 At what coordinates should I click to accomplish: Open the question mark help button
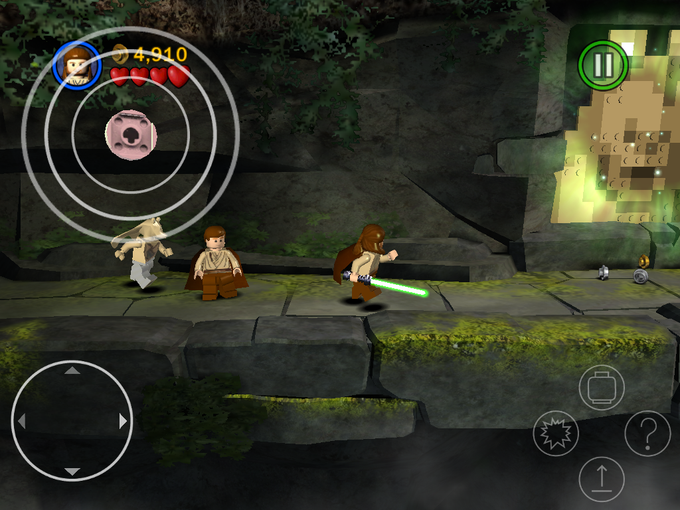click(647, 433)
